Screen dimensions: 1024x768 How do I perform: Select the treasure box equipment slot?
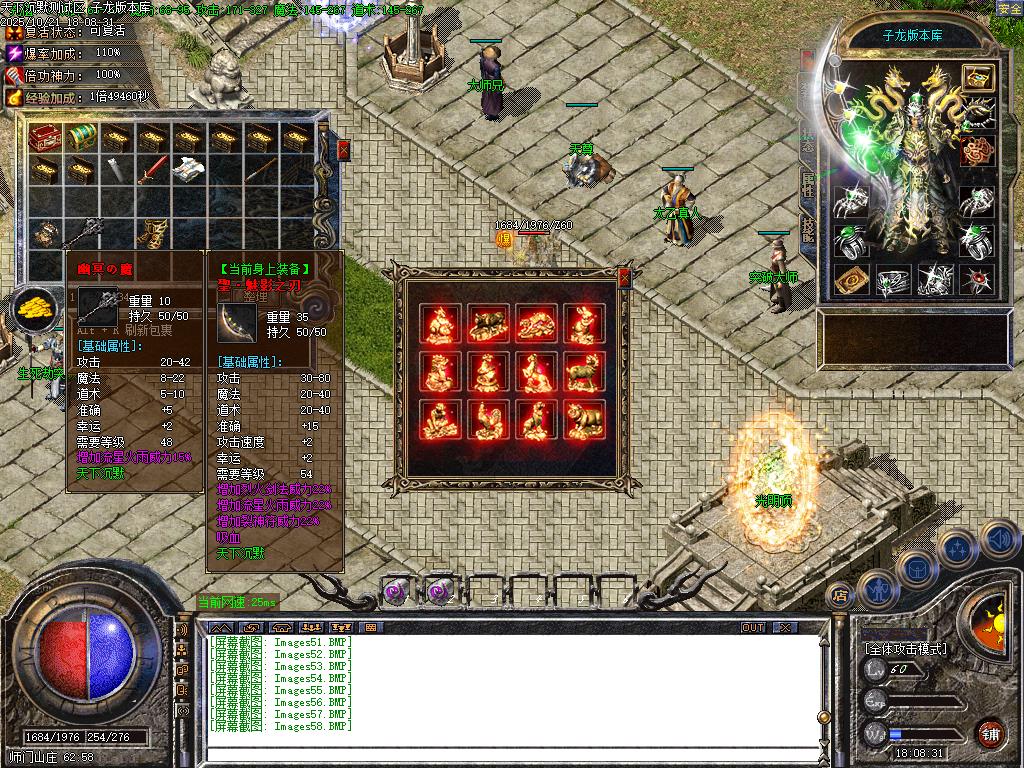pos(977,76)
